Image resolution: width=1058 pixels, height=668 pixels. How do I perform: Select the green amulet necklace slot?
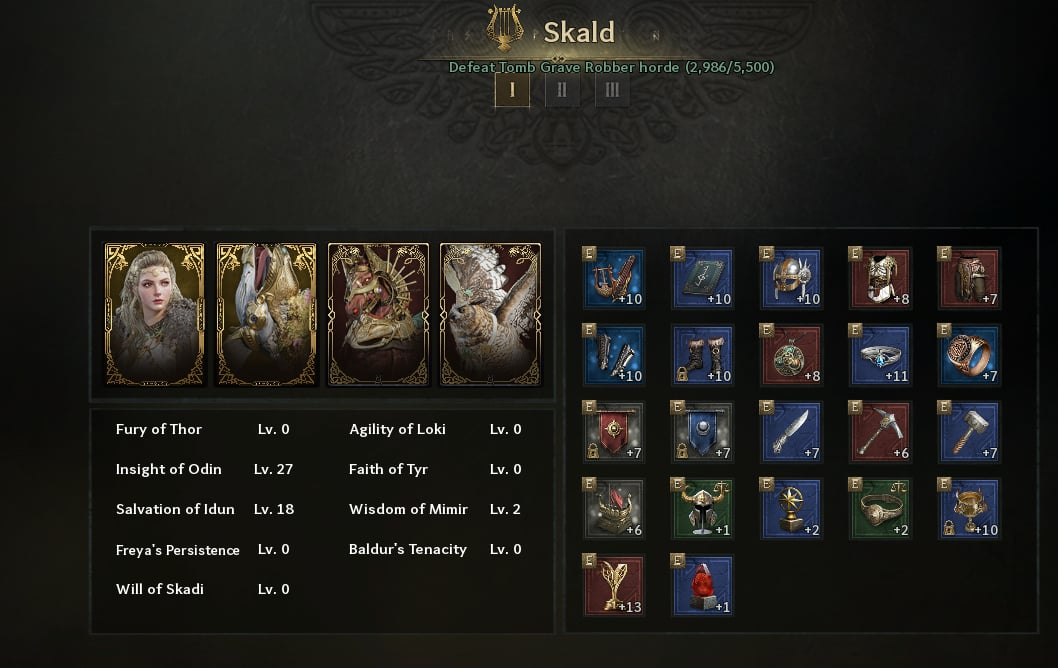[x=791, y=355]
